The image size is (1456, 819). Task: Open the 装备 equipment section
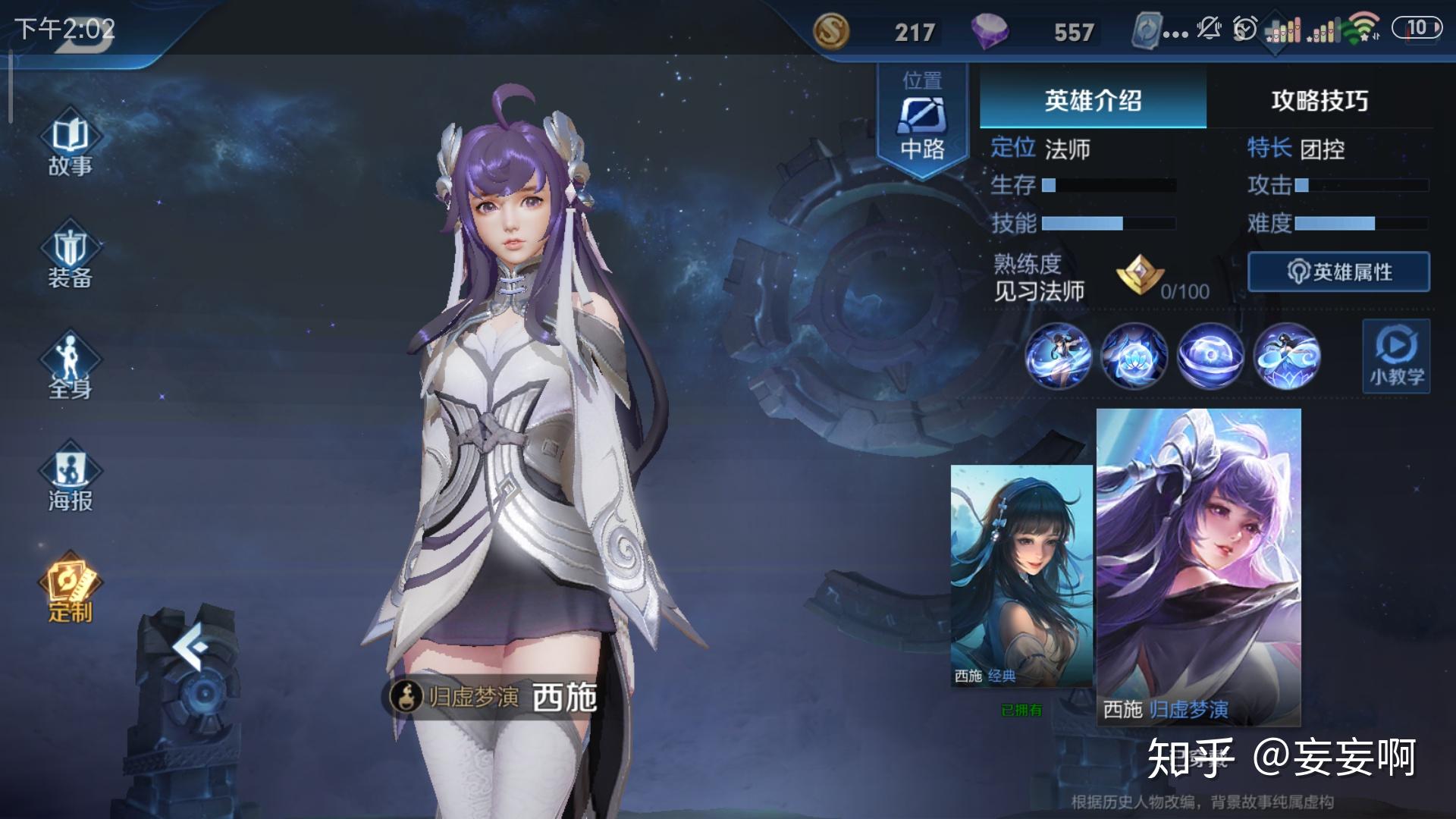pos(70,256)
